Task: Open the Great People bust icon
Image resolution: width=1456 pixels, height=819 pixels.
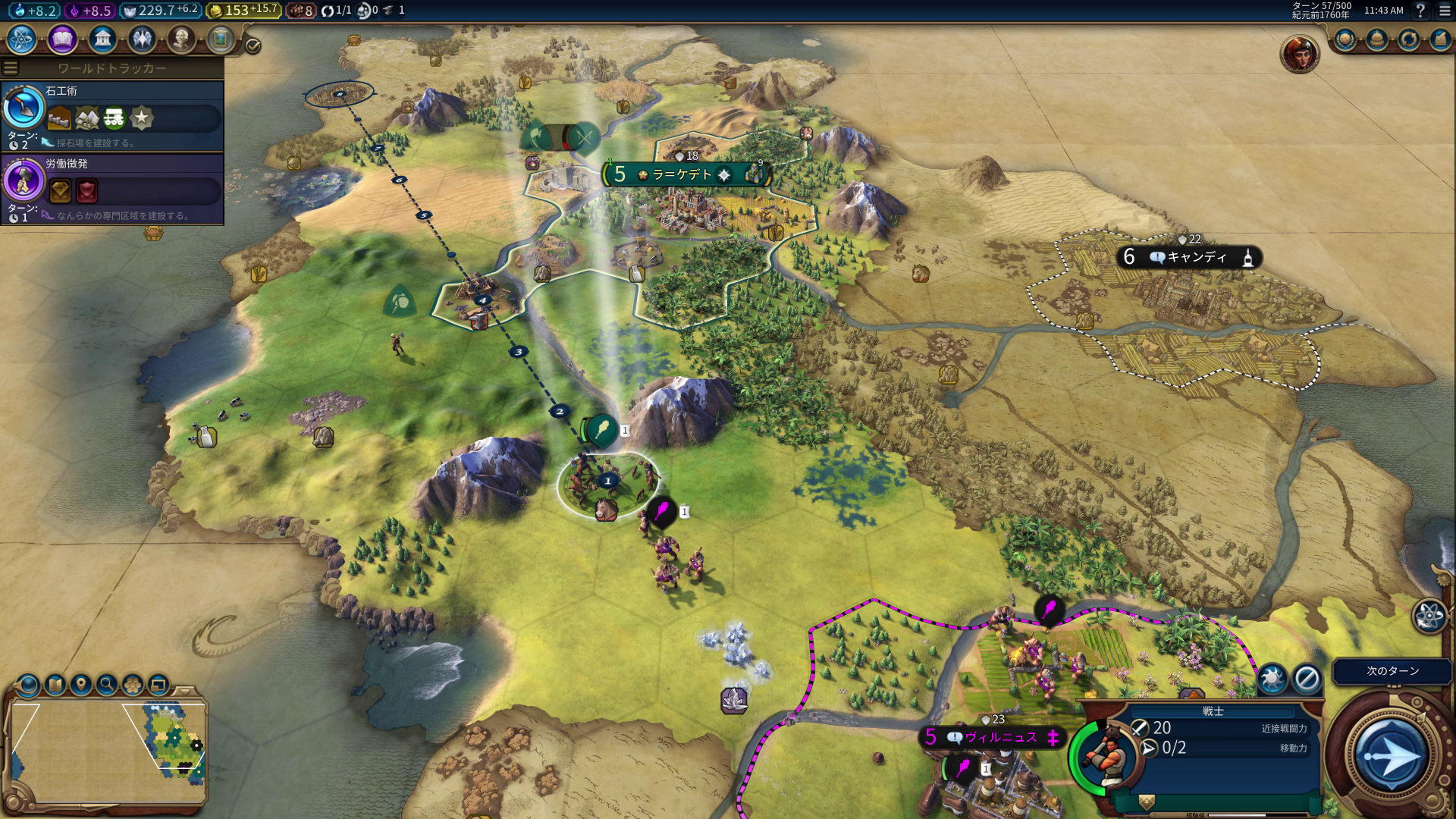Action: pos(181,39)
